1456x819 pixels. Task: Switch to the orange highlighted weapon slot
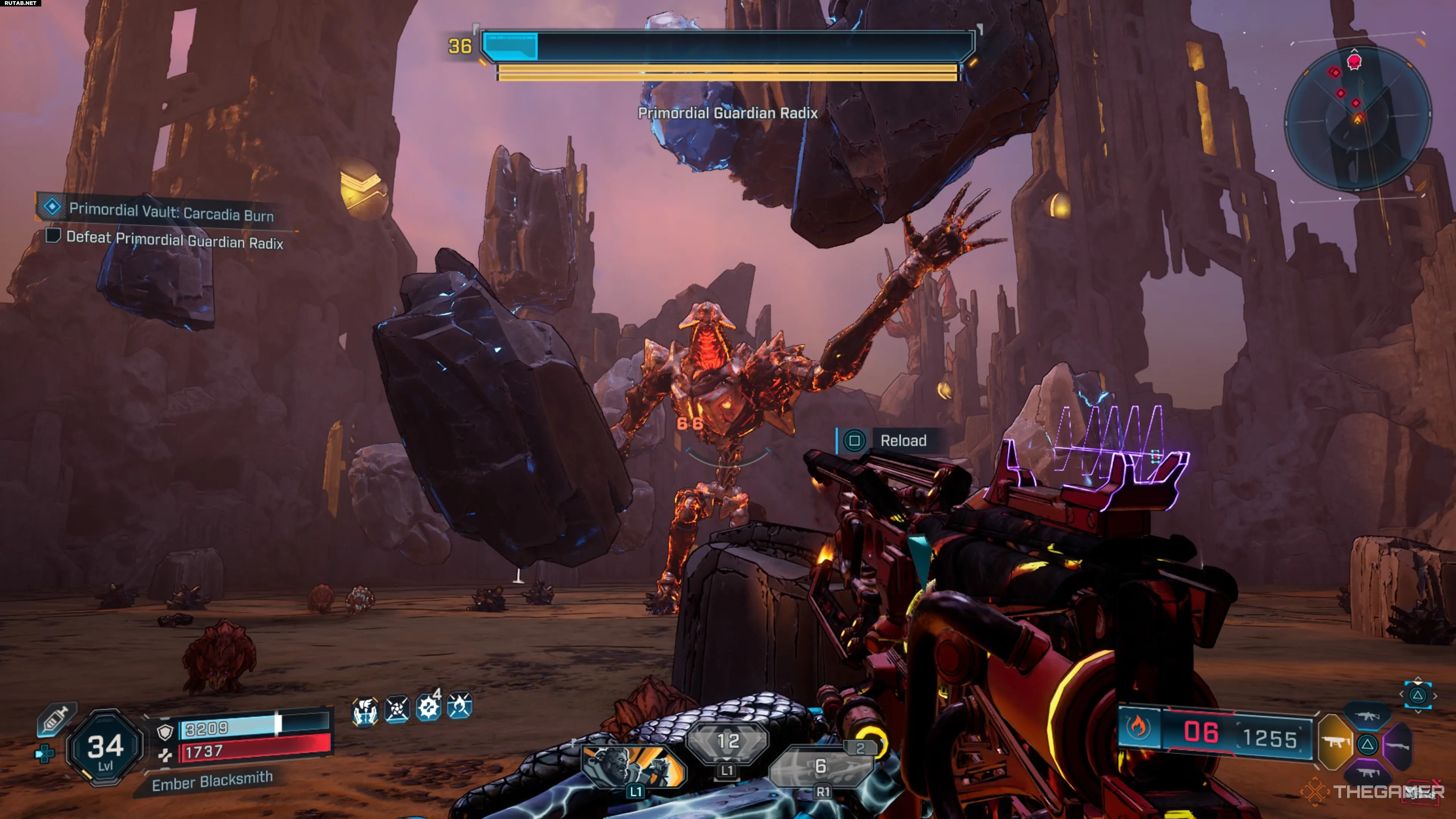pos(1336,742)
